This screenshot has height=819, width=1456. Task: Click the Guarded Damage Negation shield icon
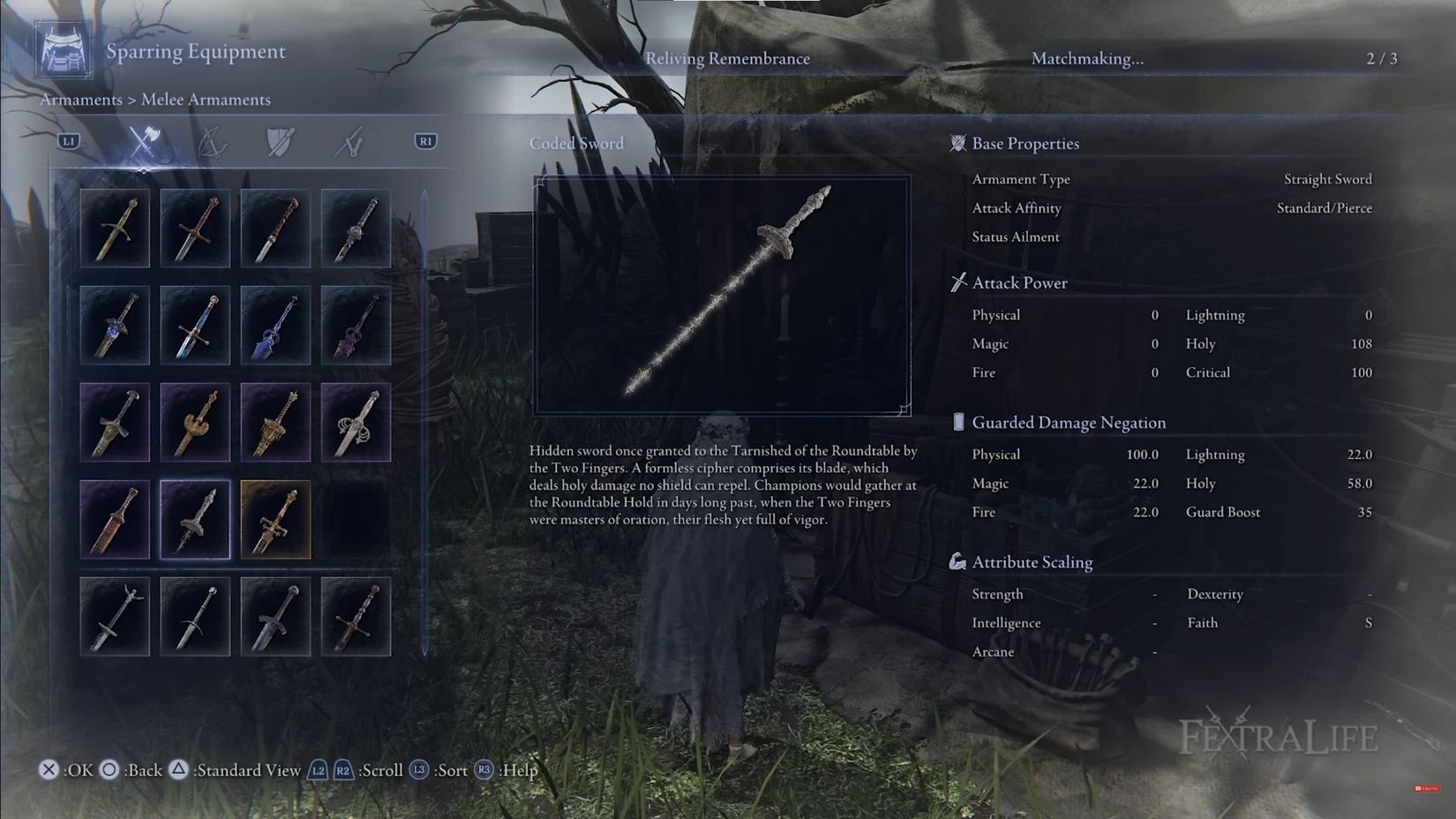(960, 422)
